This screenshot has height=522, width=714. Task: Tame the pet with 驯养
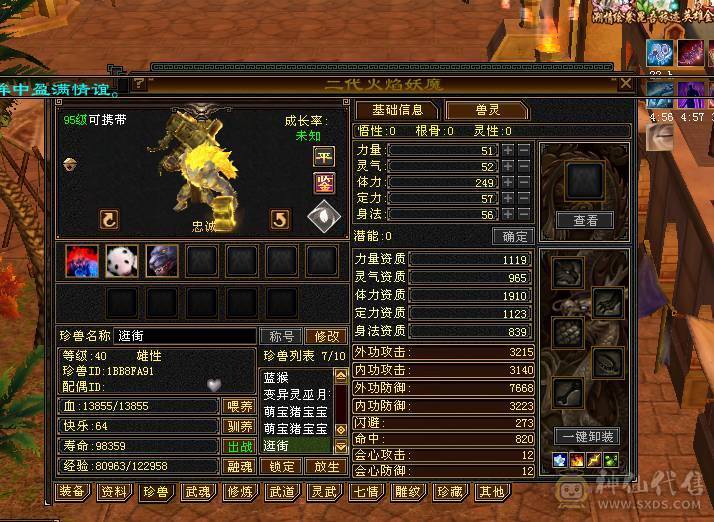tap(237, 426)
